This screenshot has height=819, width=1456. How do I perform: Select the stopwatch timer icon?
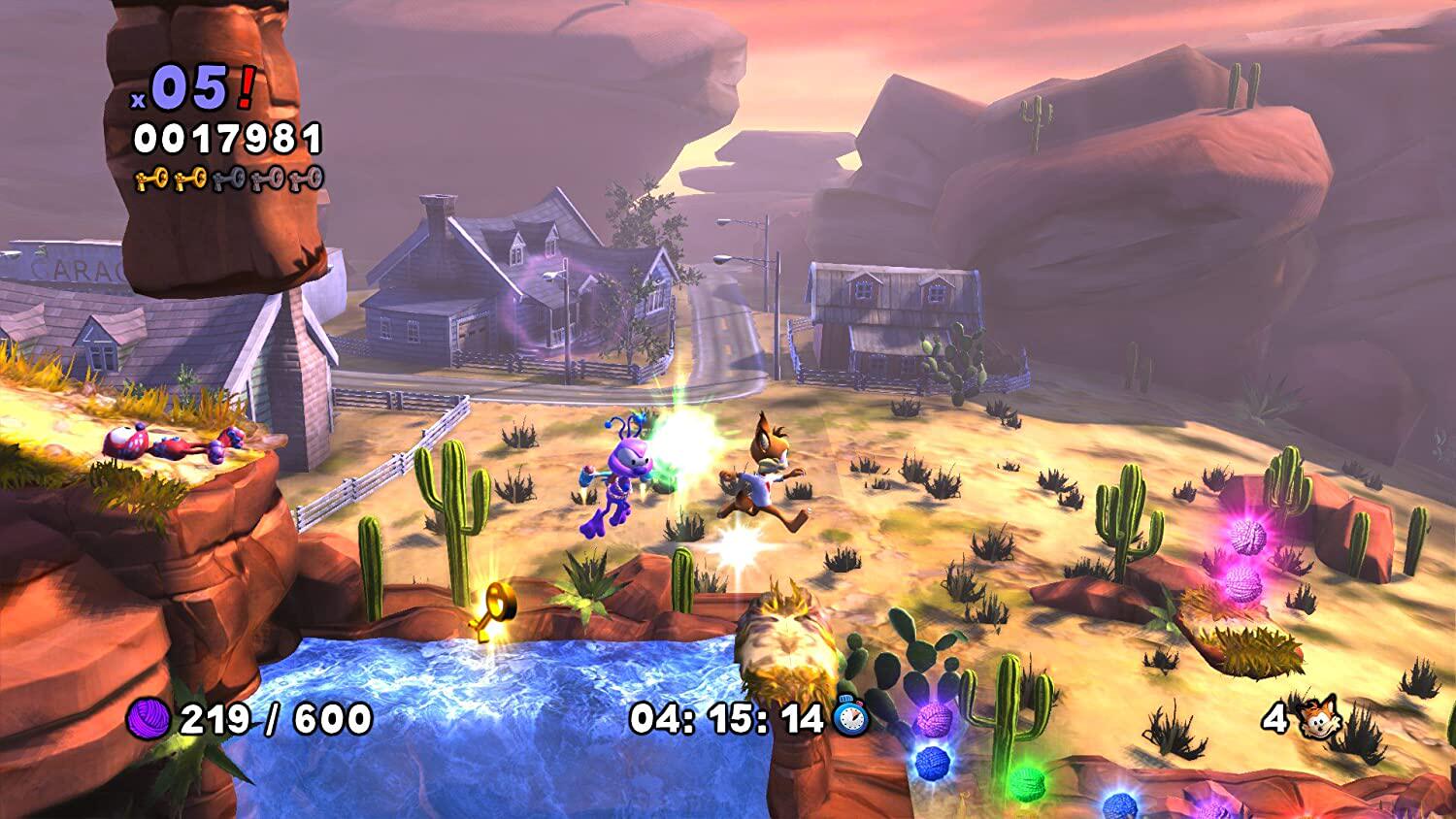[x=850, y=717]
